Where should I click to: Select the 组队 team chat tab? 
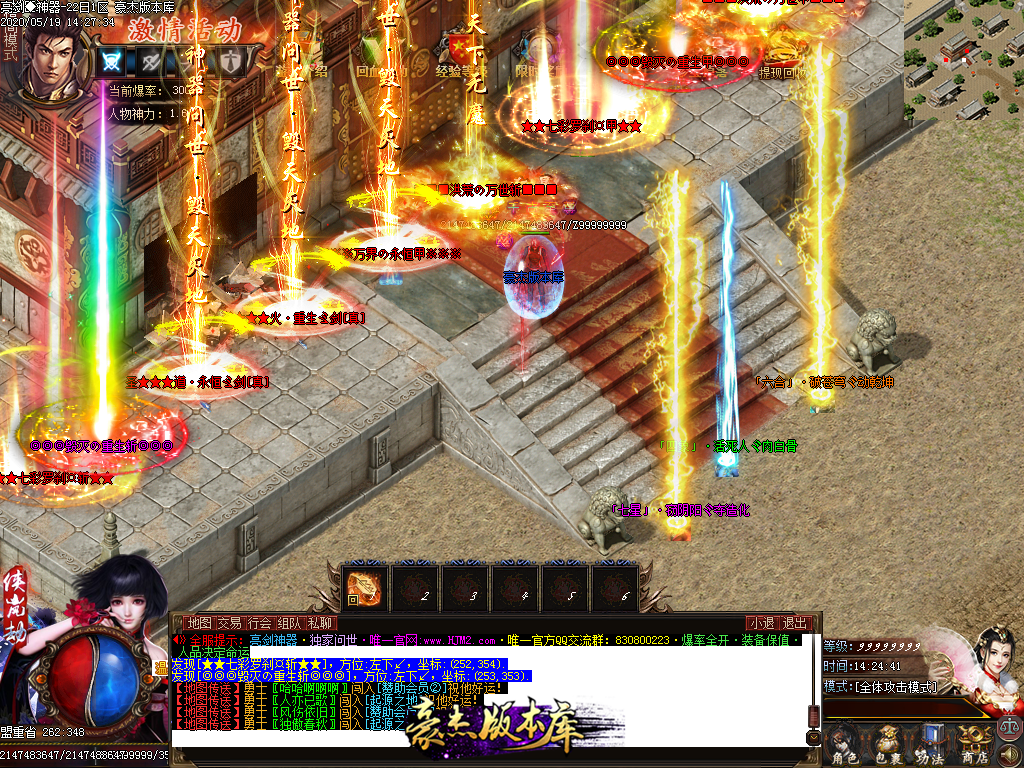289,623
